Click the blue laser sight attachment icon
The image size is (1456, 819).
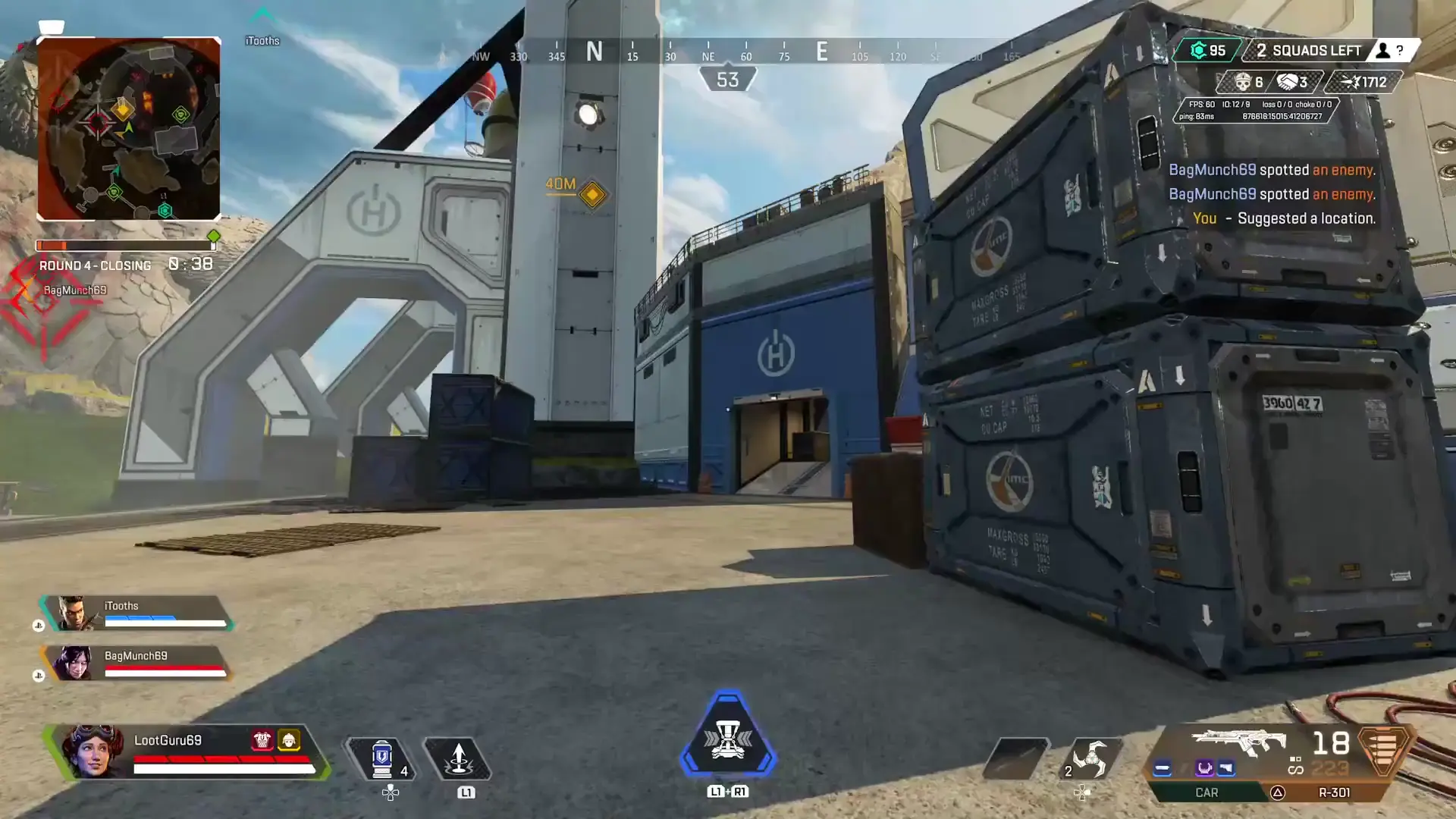coord(1225,767)
